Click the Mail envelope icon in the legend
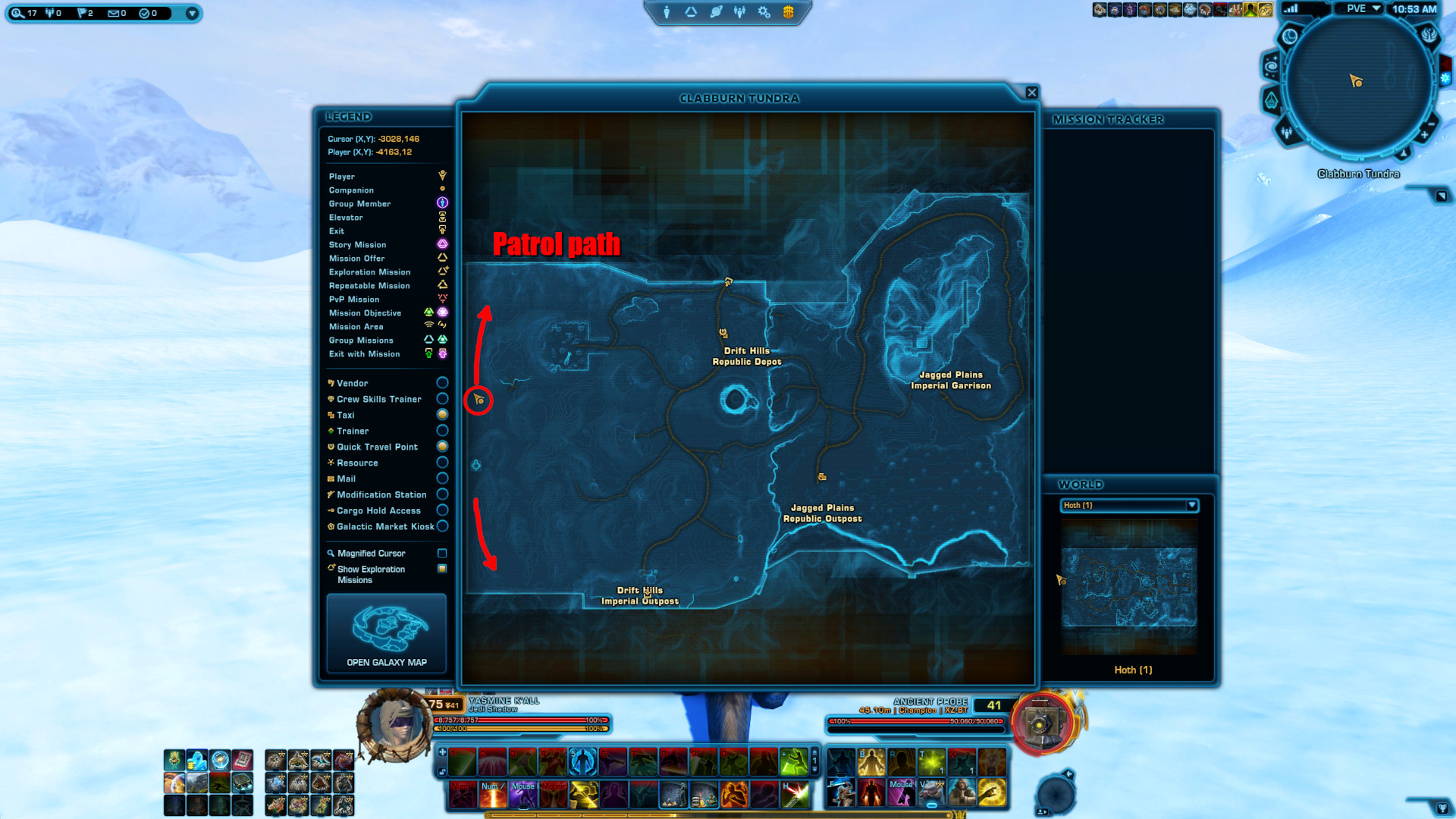The height and width of the screenshot is (819, 1456). click(x=331, y=479)
